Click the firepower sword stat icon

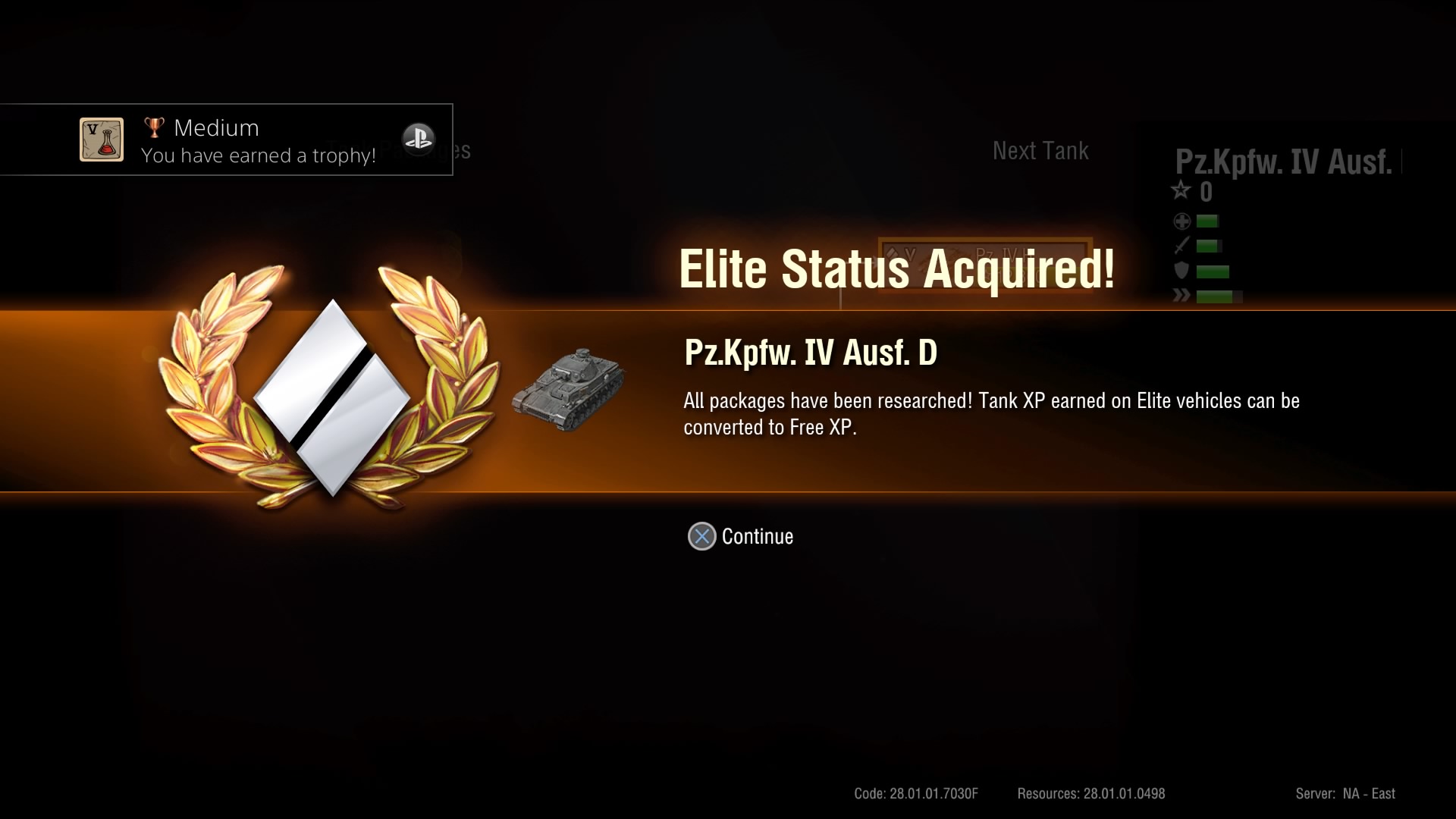(1181, 246)
